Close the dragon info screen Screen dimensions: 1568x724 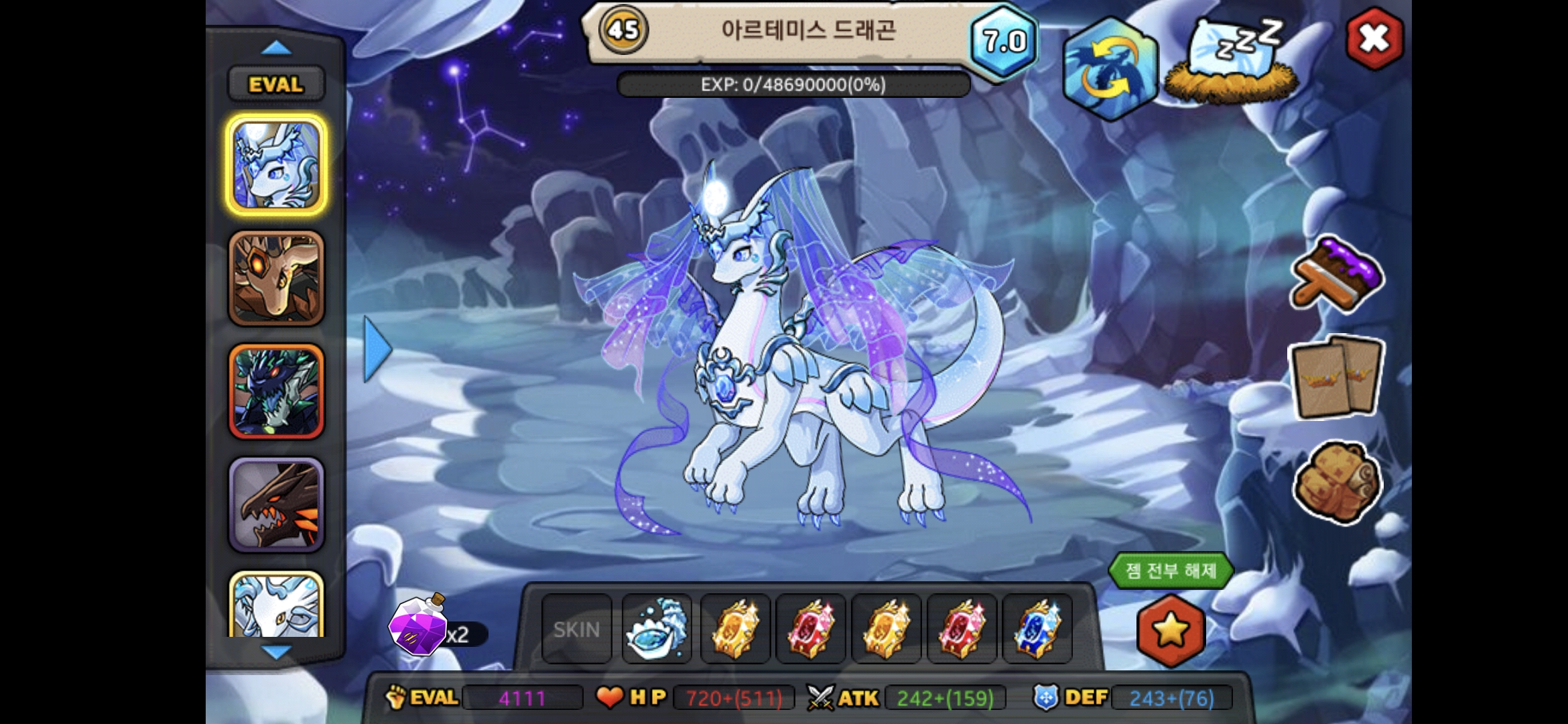[x=1374, y=39]
